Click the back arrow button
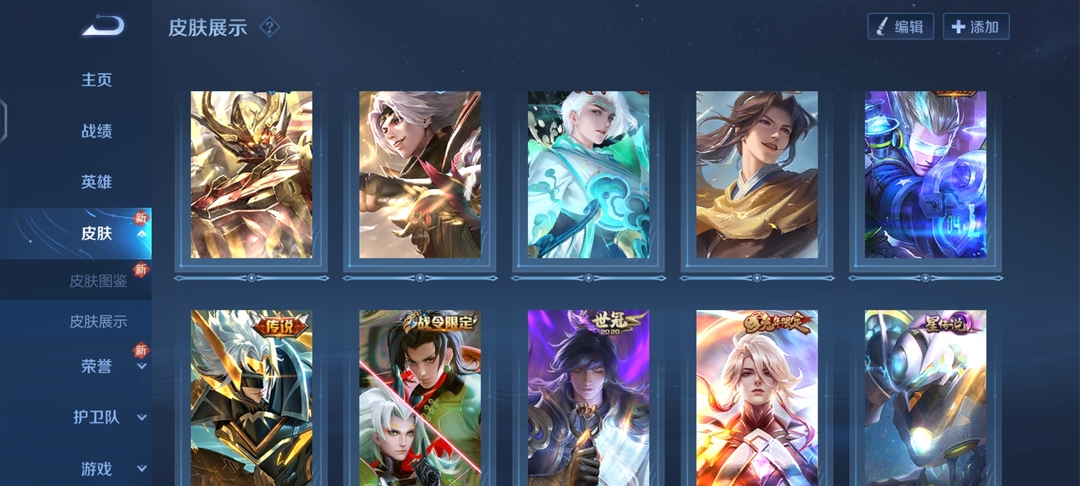Image resolution: width=1080 pixels, height=486 pixels. tap(103, 26)
